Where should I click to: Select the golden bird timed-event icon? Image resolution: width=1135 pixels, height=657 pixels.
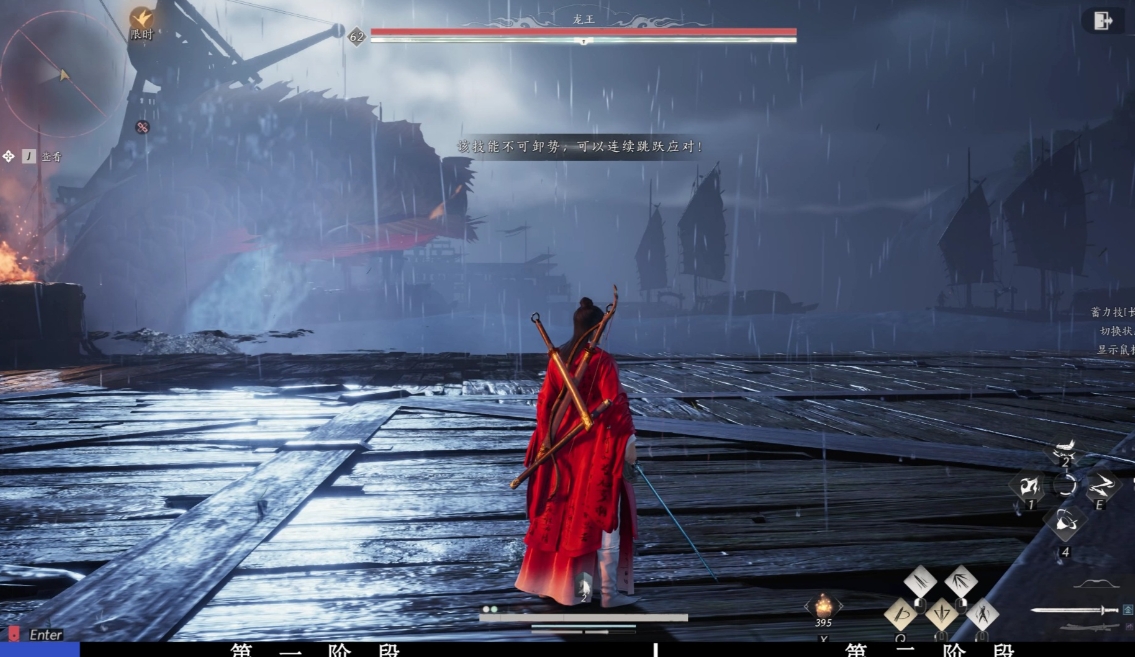point(142,18)
